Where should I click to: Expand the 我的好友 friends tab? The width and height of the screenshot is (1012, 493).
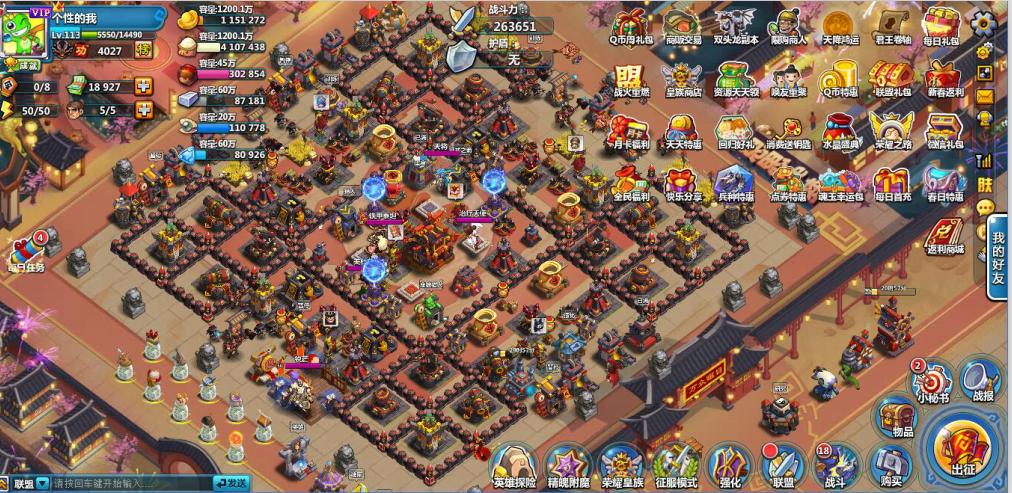(x=997, y=258)
